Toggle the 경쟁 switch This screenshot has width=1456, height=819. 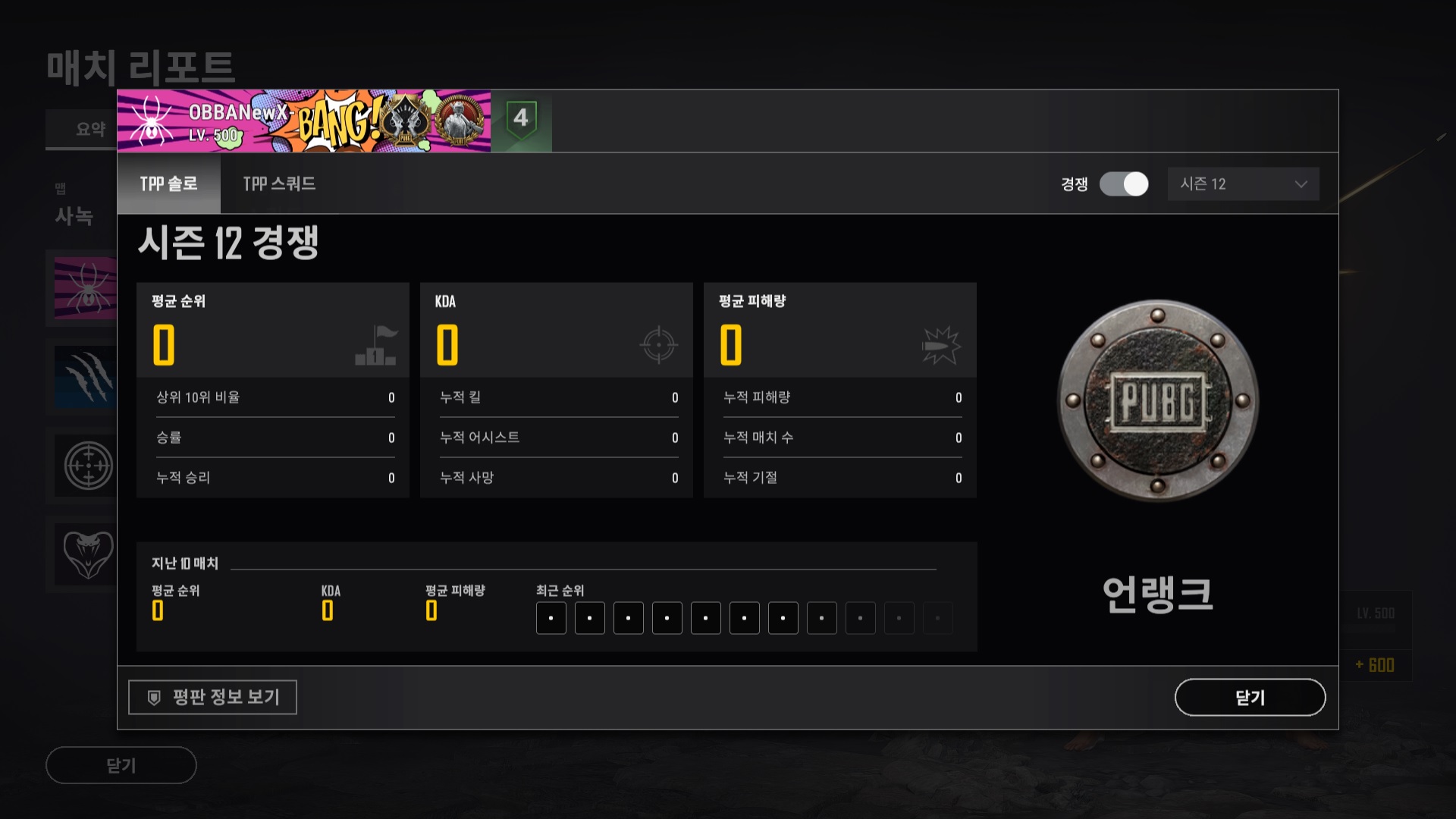1124,184
